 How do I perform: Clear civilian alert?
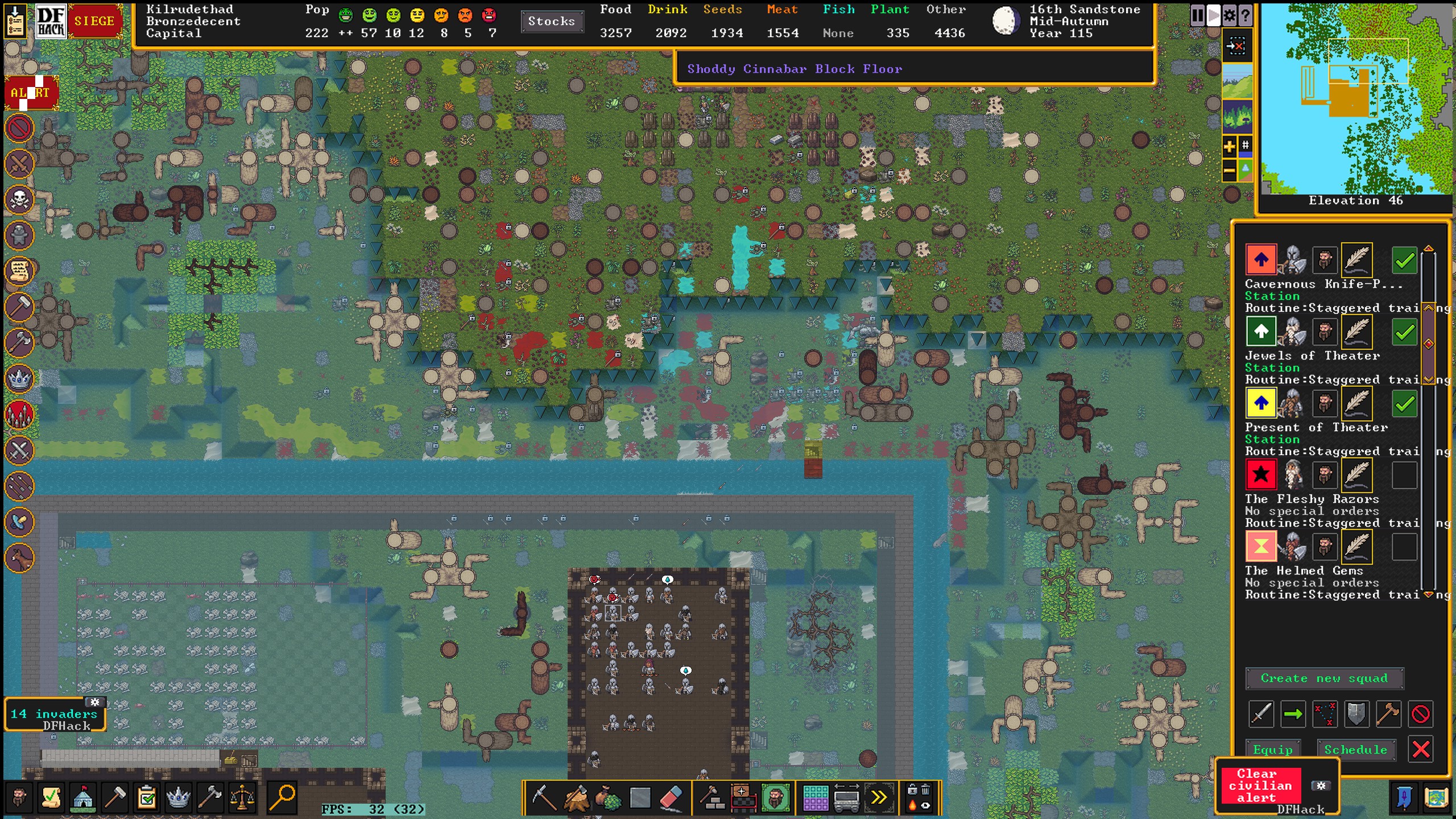click(x=1260, y=785)
